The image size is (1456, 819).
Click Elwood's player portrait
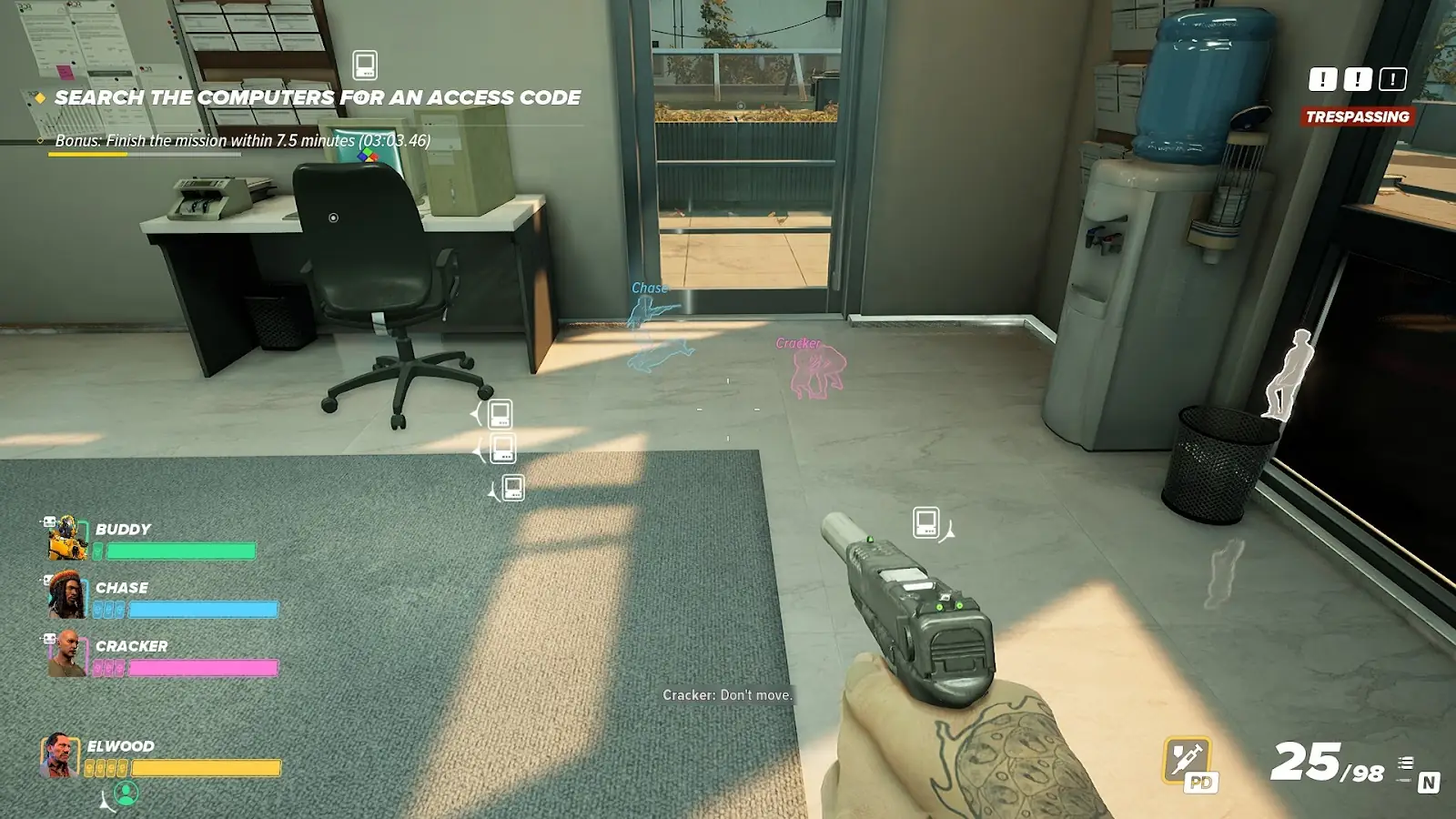[x=58, y=756]
